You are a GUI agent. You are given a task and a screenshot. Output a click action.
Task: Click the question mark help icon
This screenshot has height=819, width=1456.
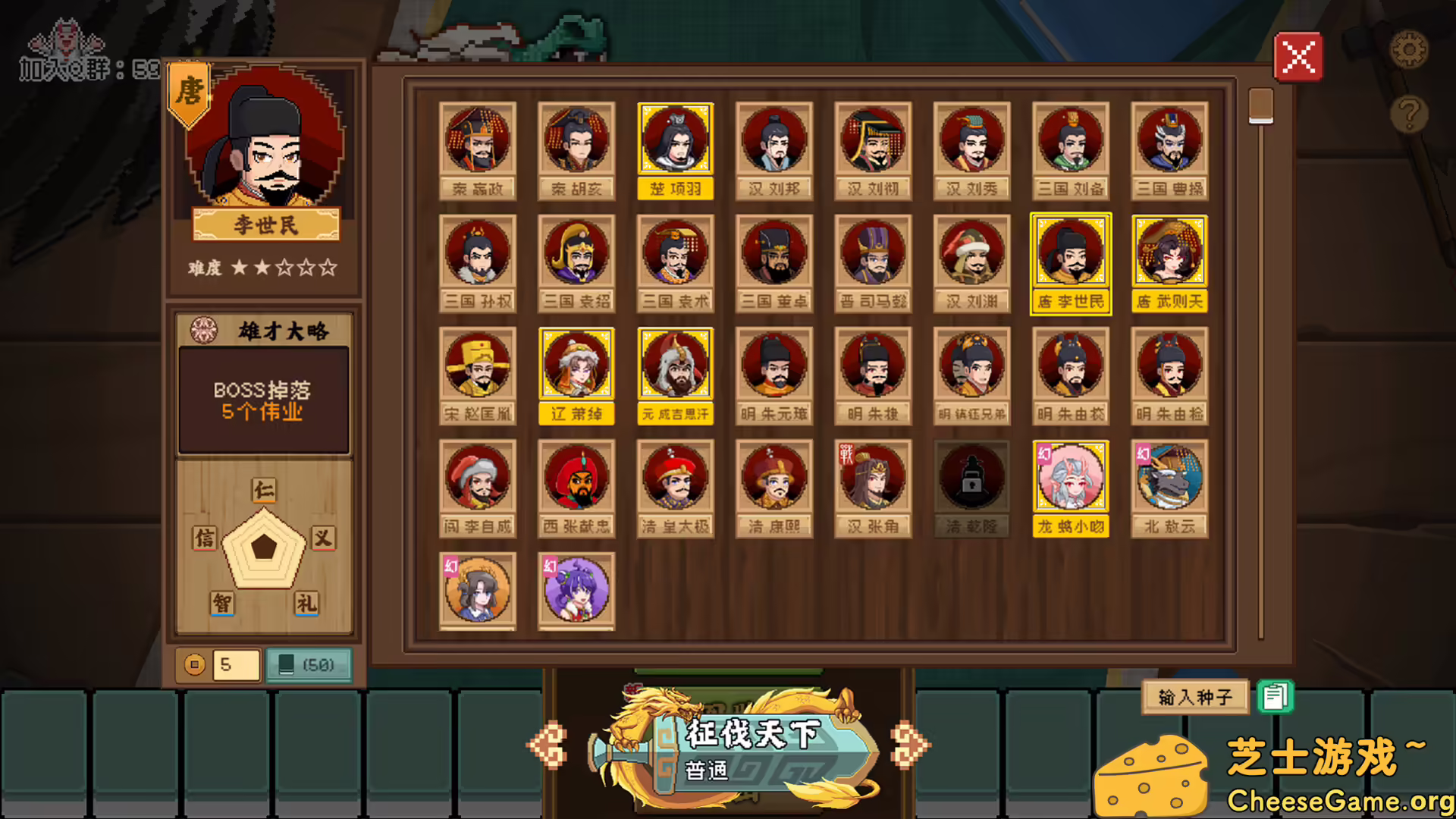pos(1409,112)
